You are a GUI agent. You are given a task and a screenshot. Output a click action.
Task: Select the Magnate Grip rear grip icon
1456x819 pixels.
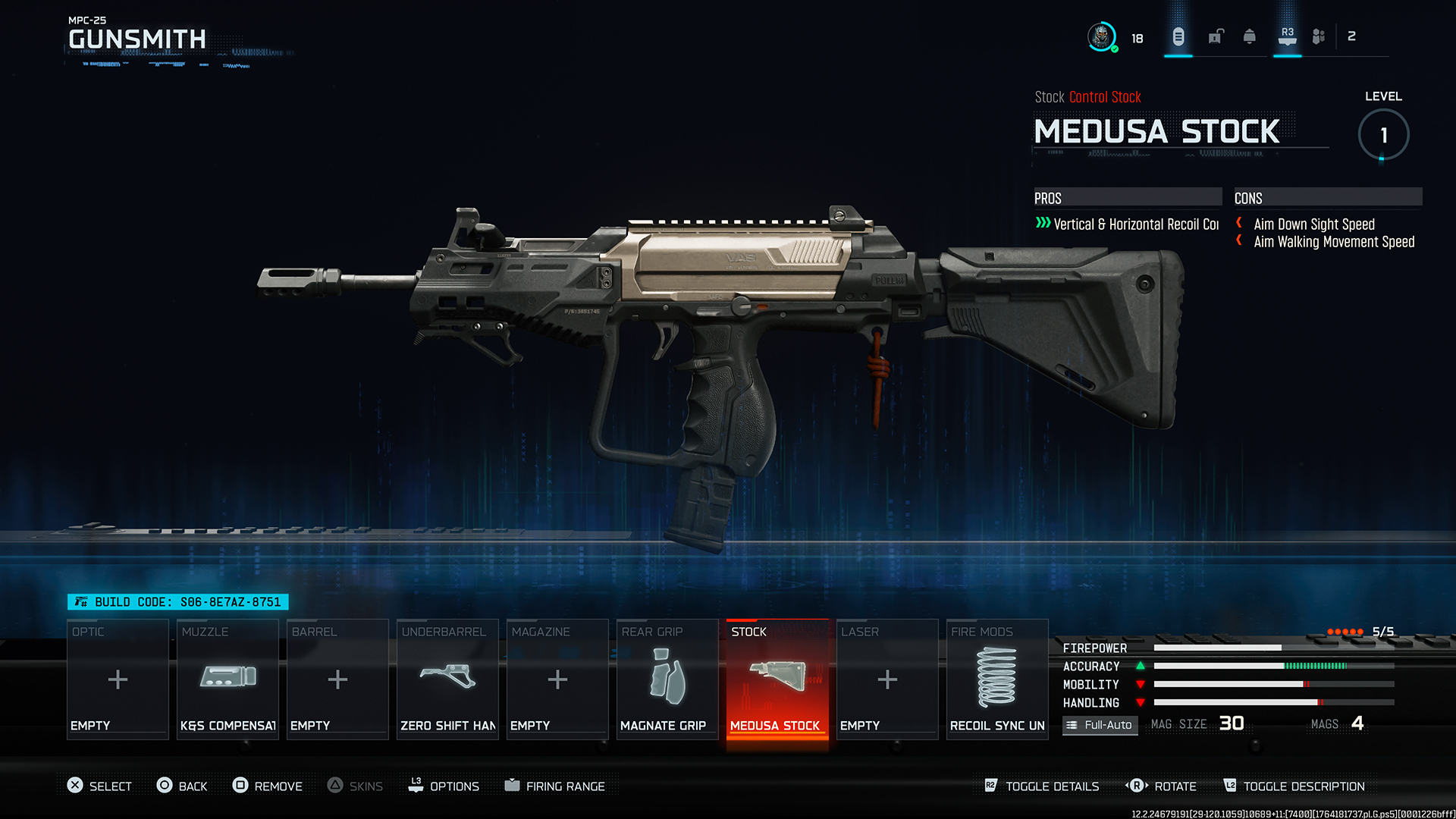pos(667,677)
